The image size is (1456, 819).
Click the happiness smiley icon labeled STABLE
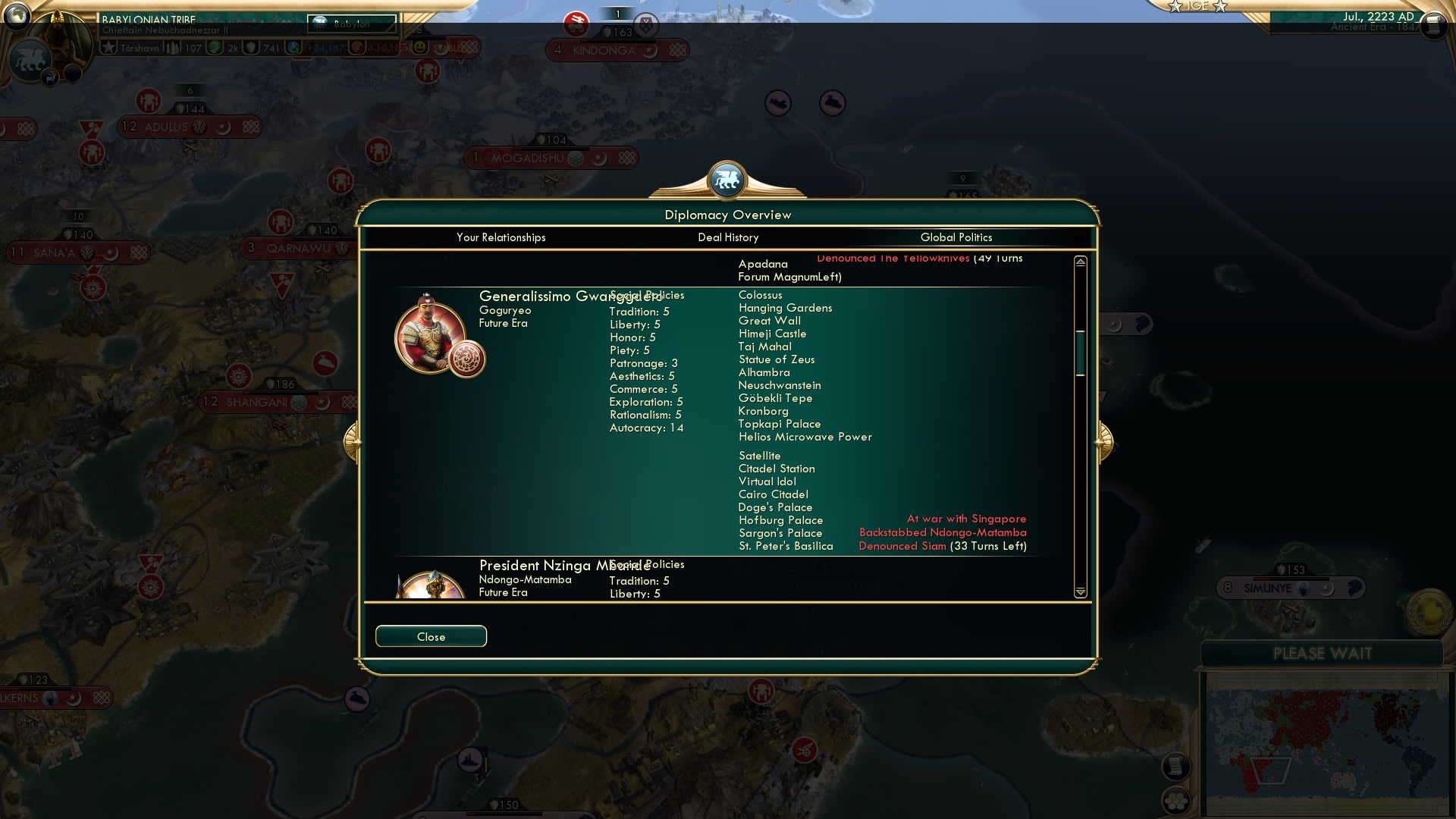pos(419,46)
